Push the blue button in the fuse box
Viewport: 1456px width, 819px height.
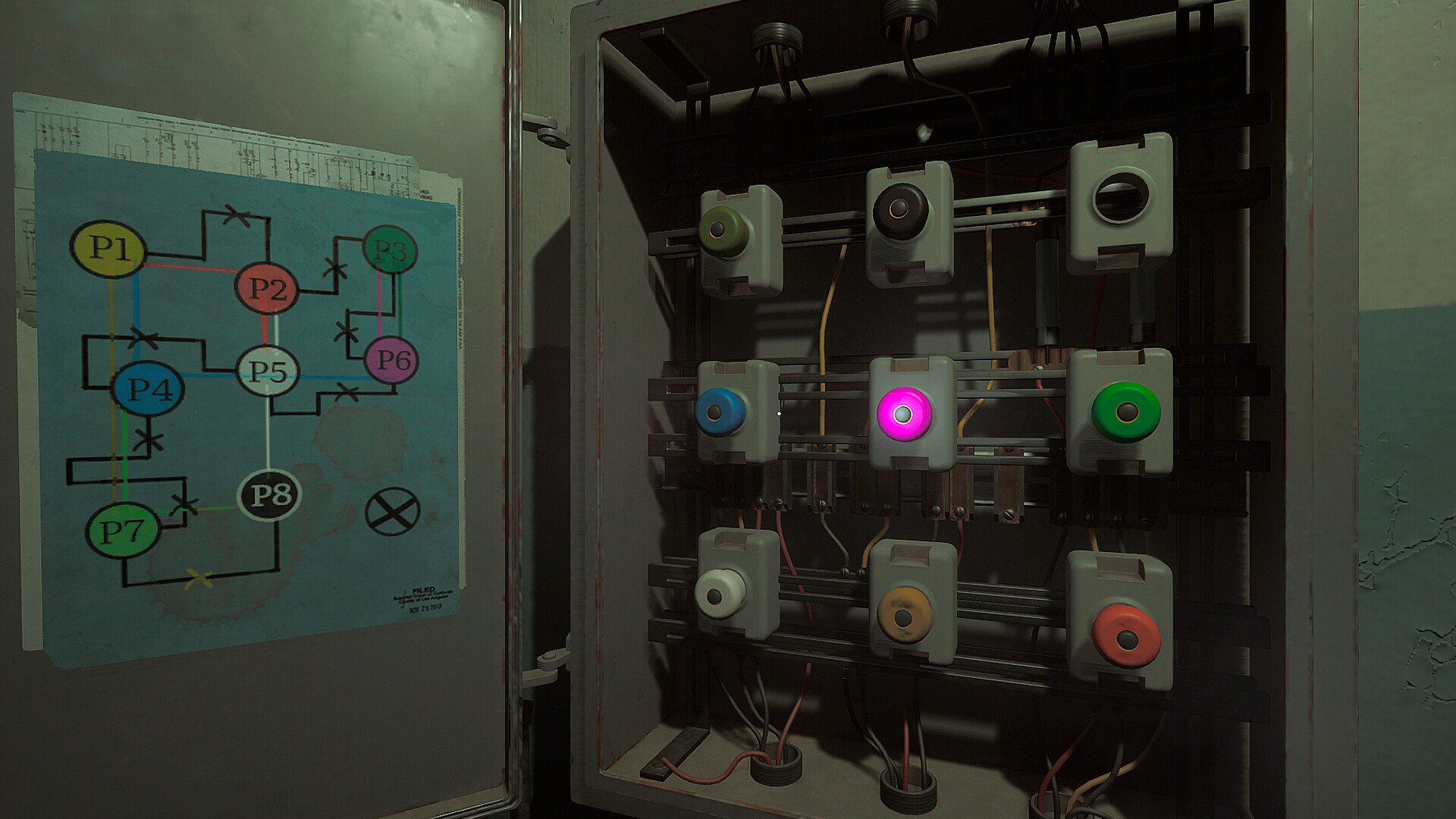(x=719, y=412)
